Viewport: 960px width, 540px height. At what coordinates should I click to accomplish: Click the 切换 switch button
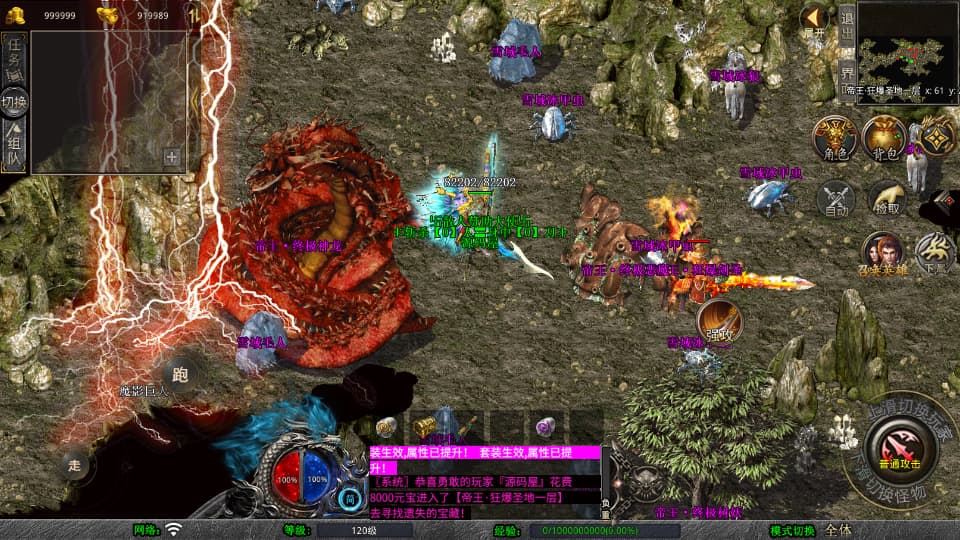(15, 101)
